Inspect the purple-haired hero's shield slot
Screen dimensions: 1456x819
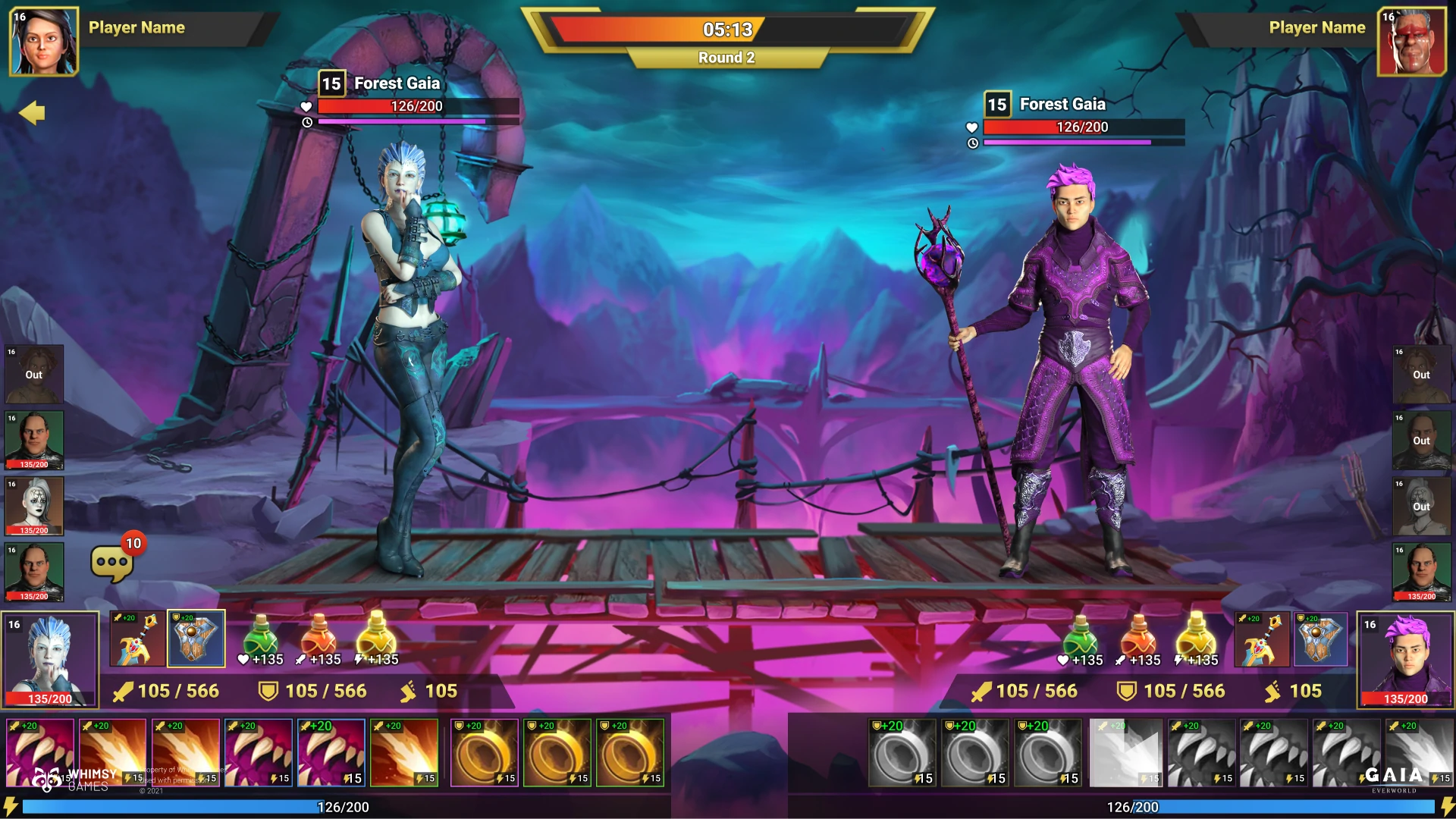coord(1320,639)
